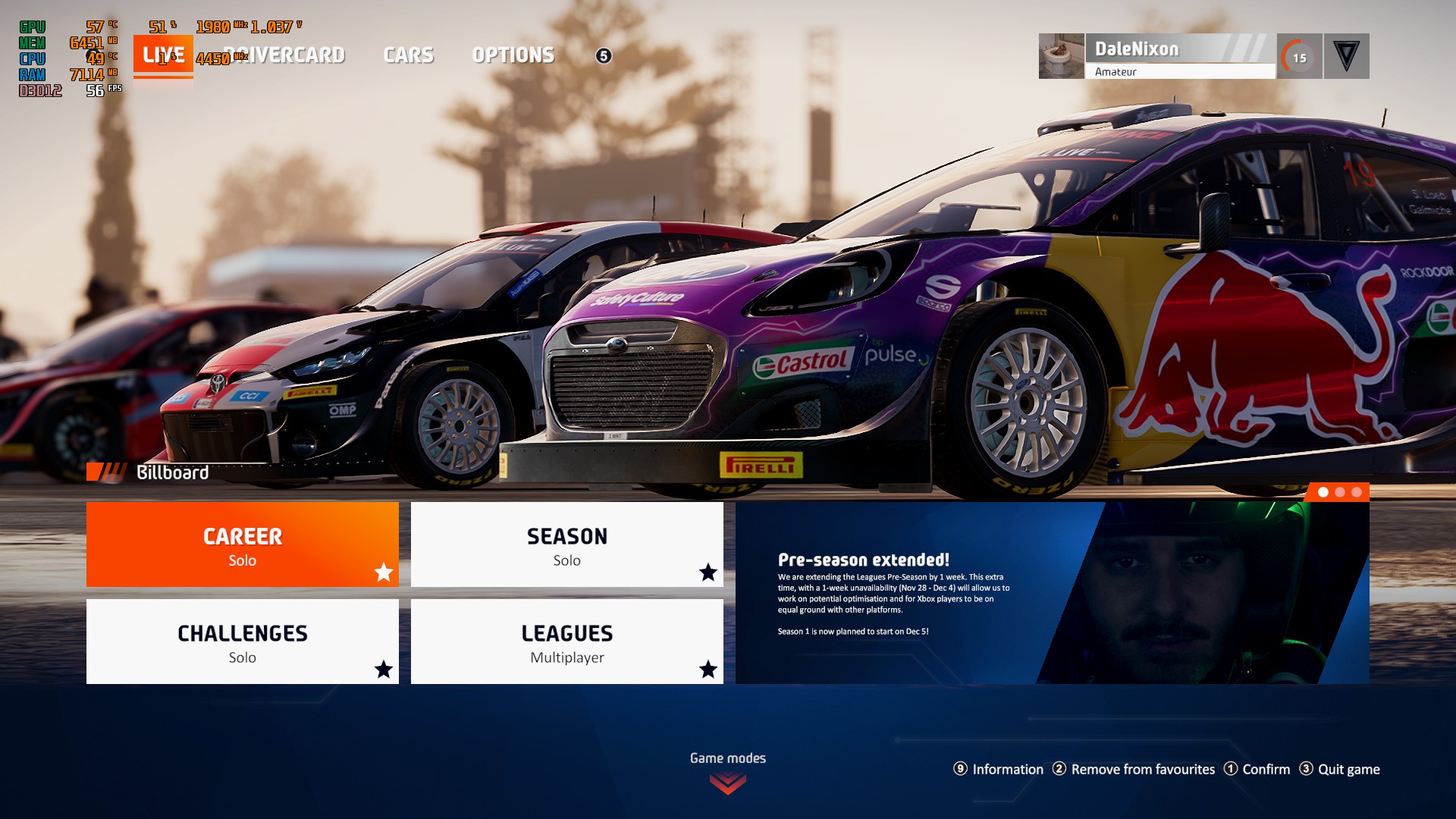Toggle the favourite star on the Challenges tile
Image resolution: width=1456 pixels, height=819 pixels.
(x=384, y=670)
